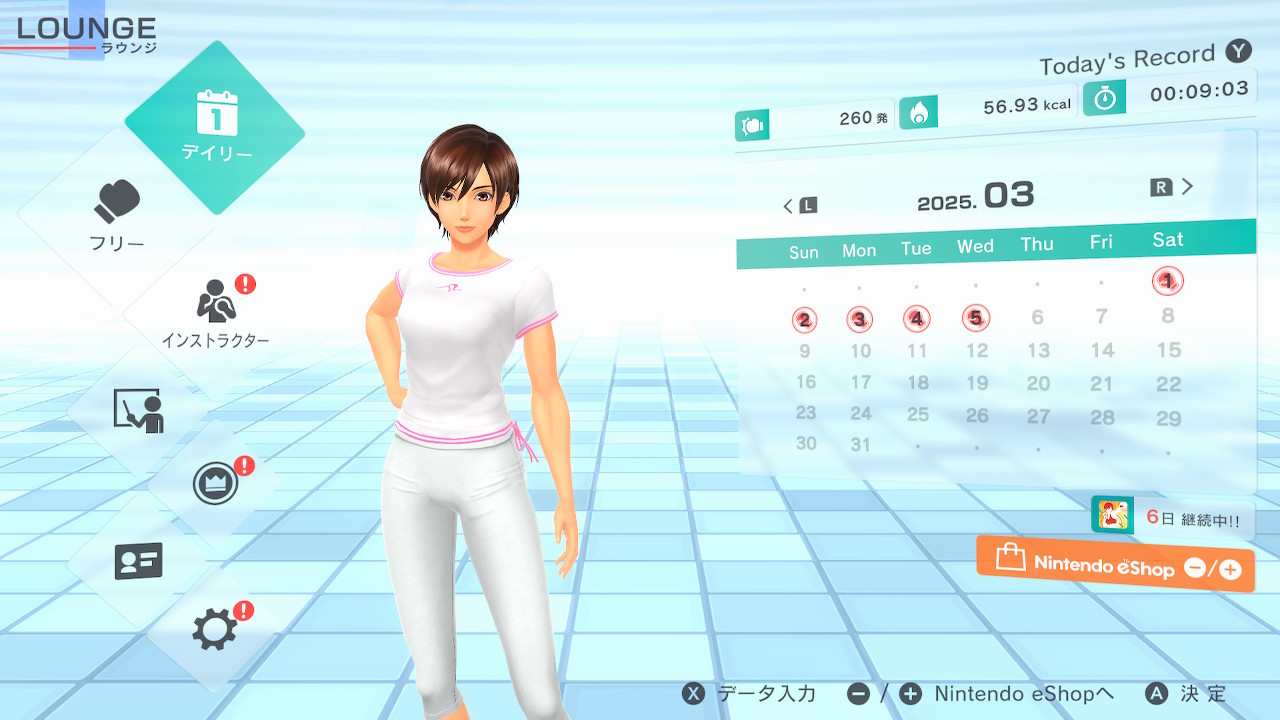The height and width of the screenshot is (720, 1280).
Task: Choose March 3 on the calendar
Action: (x=859, y=320)
